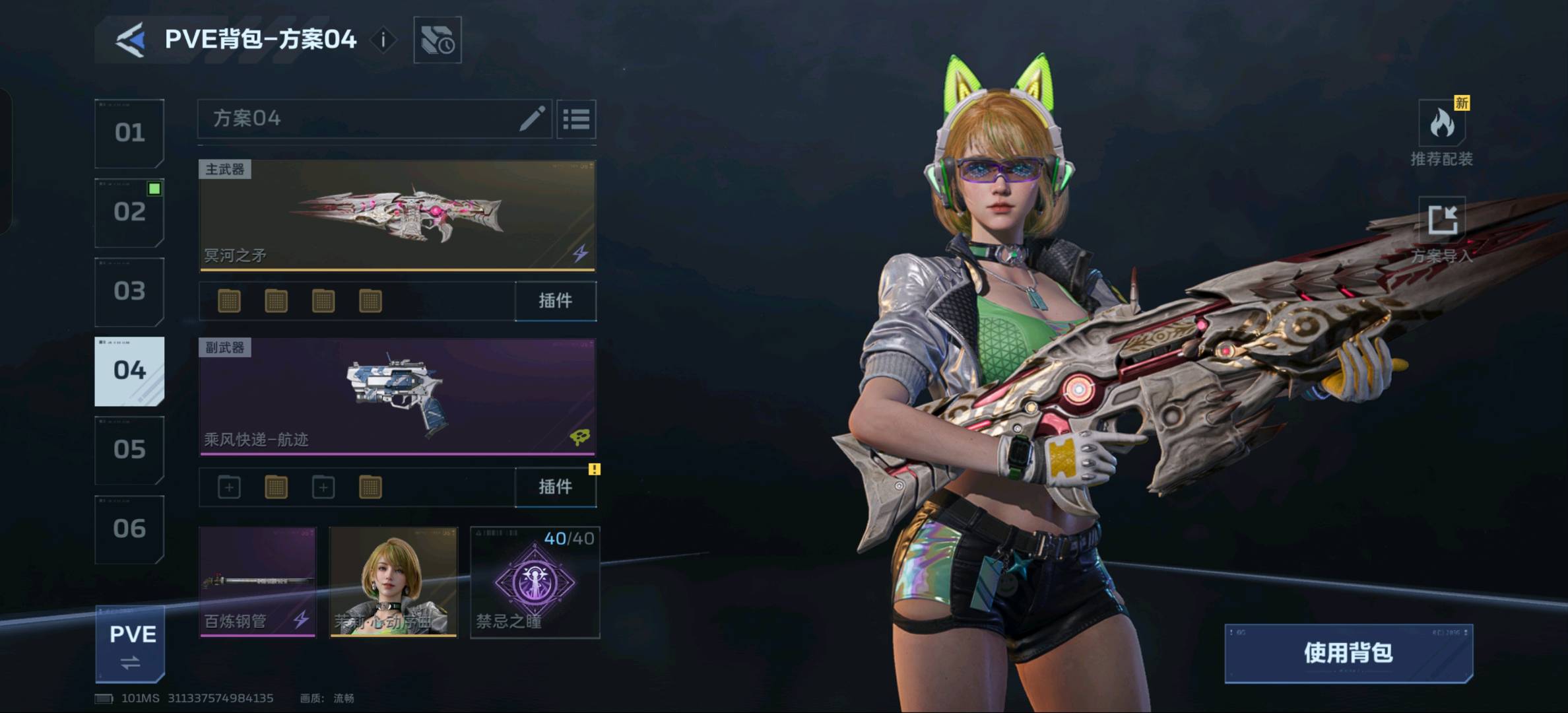1568x713 pixels.
Task: Switch to loadout tab 02
Action: coord(129,212)
